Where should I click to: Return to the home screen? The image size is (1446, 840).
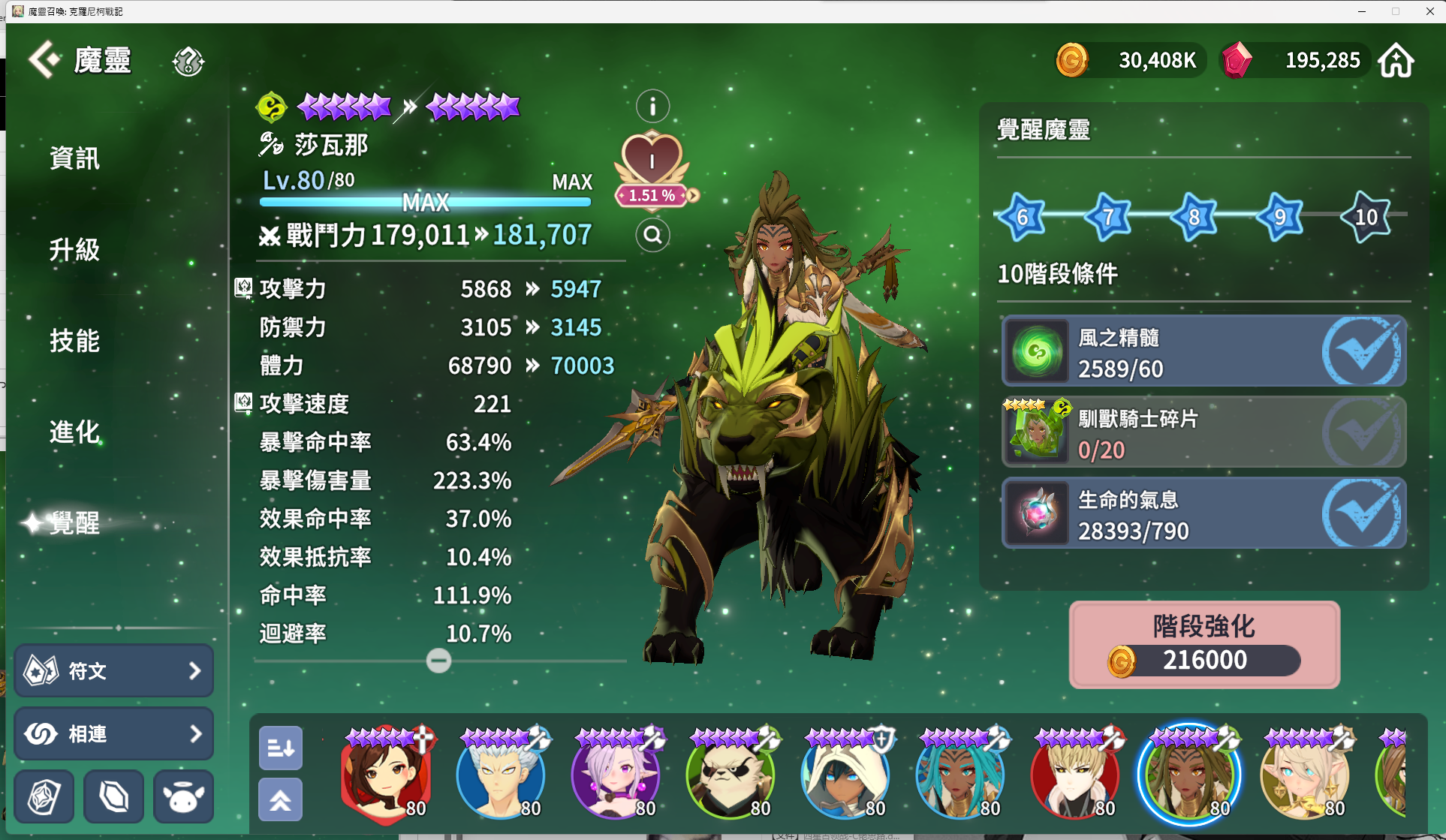(x=1396, y=60)
